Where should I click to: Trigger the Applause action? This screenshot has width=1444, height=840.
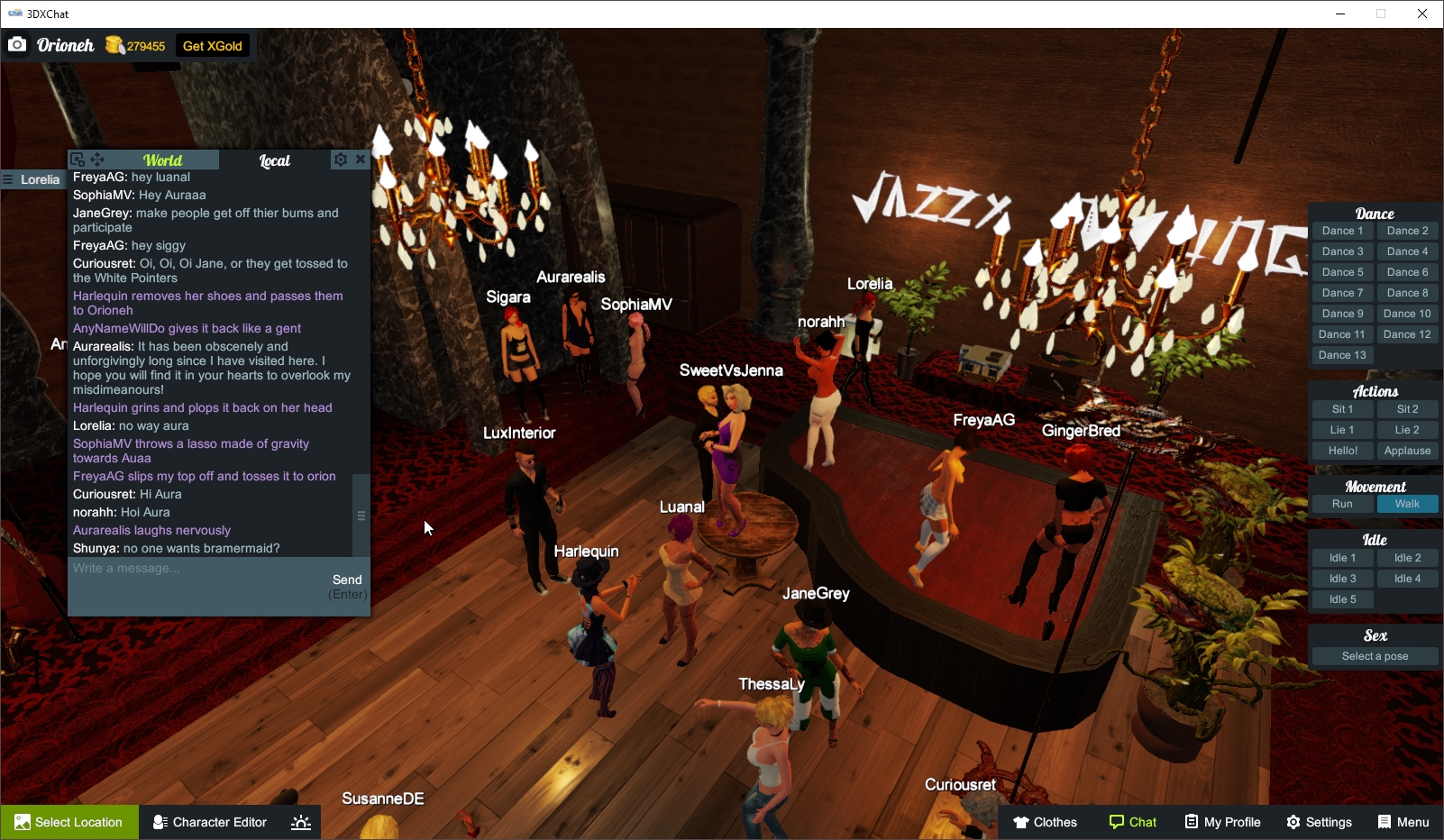[x=1408, y=450]
